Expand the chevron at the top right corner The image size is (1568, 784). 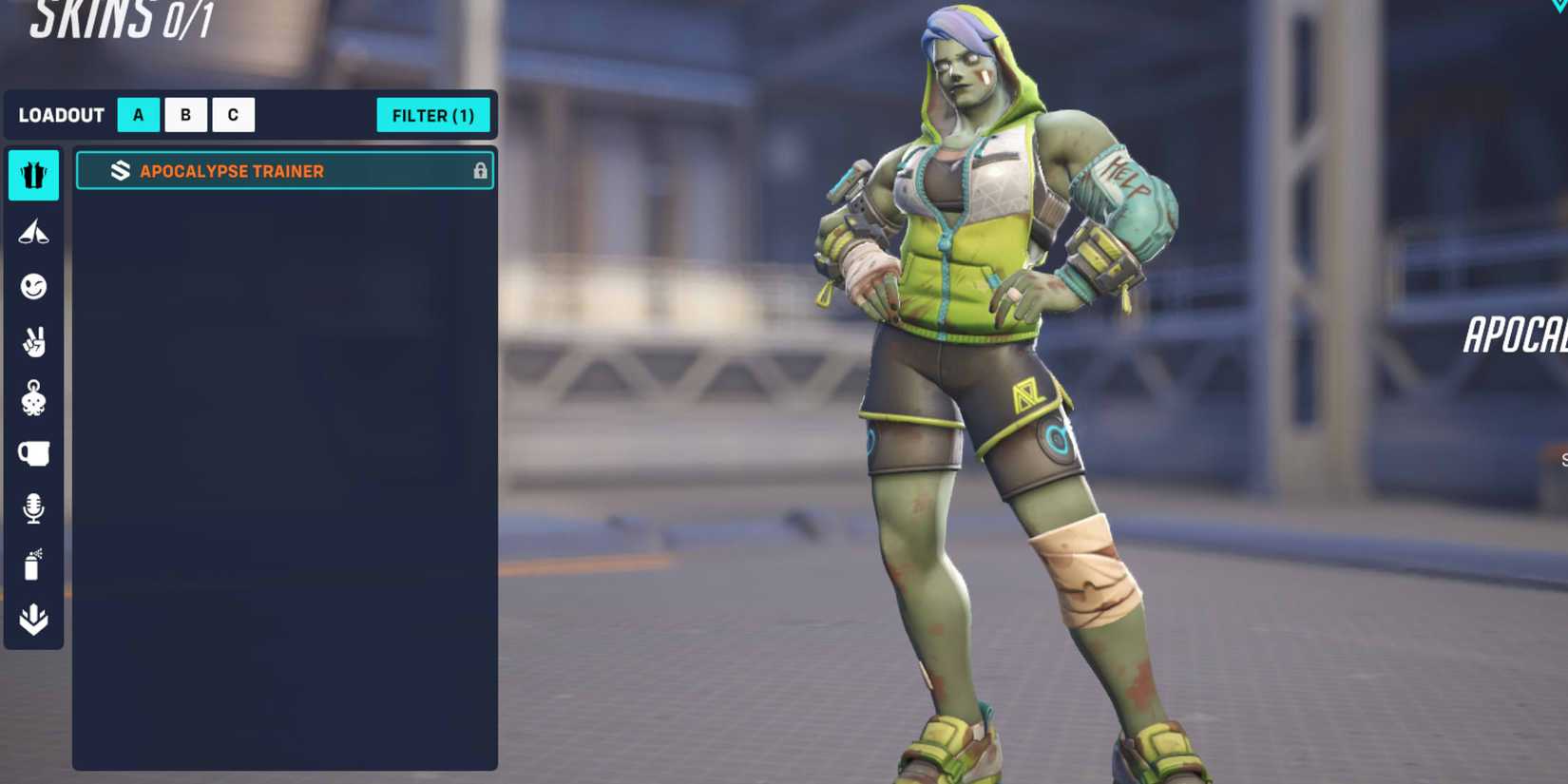1557,8
